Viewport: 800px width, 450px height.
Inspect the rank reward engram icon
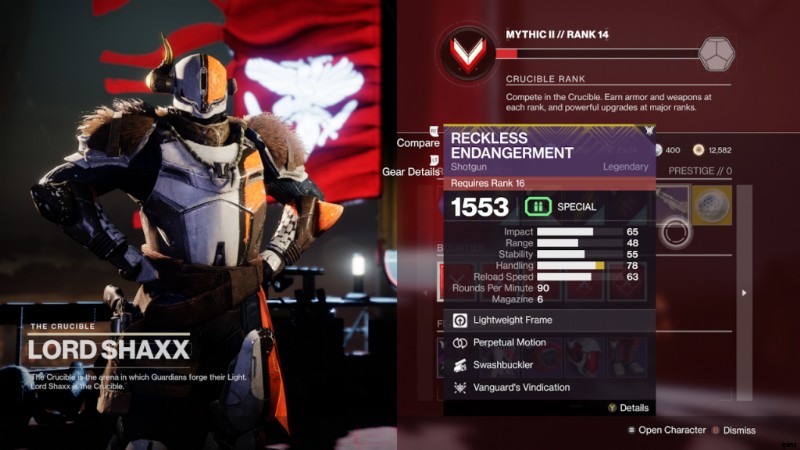pos(716,52)
